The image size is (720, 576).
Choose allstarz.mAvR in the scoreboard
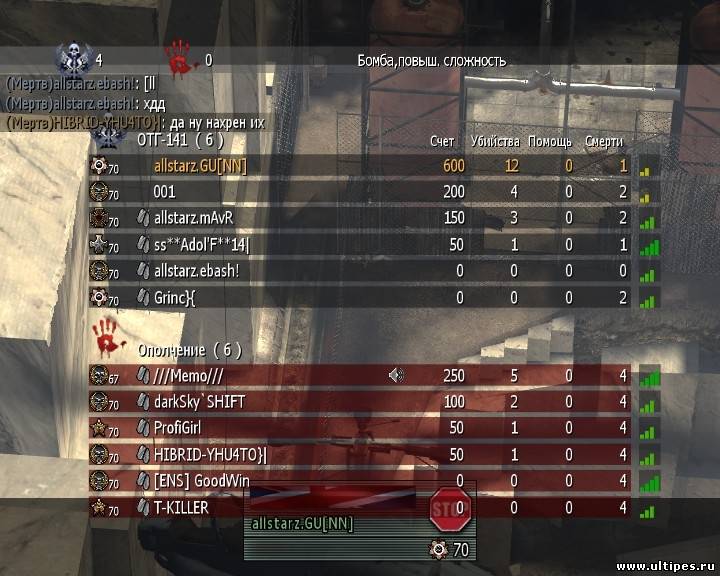coord(197,218)
